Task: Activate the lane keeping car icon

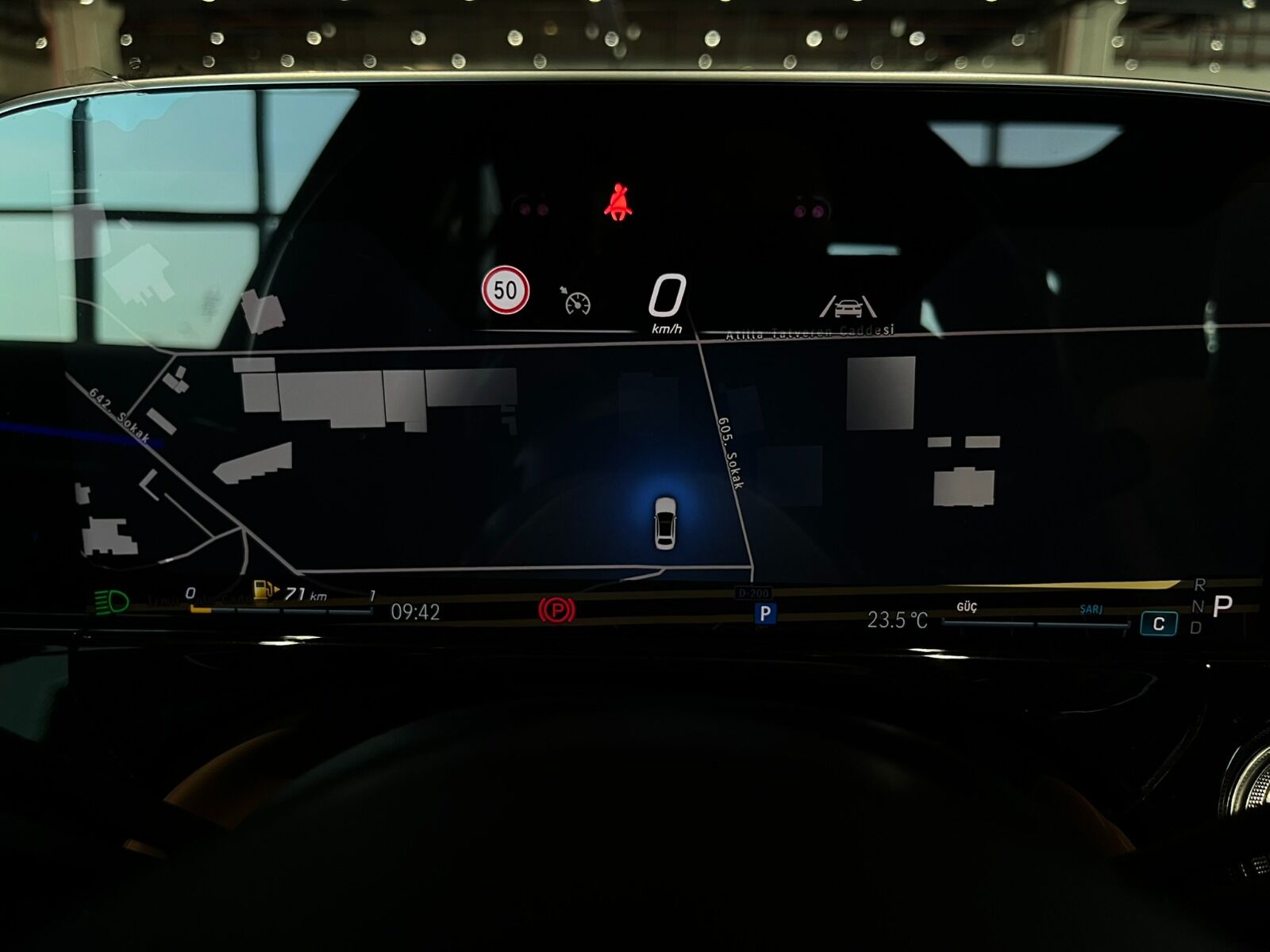Action: tap(848, 306)
